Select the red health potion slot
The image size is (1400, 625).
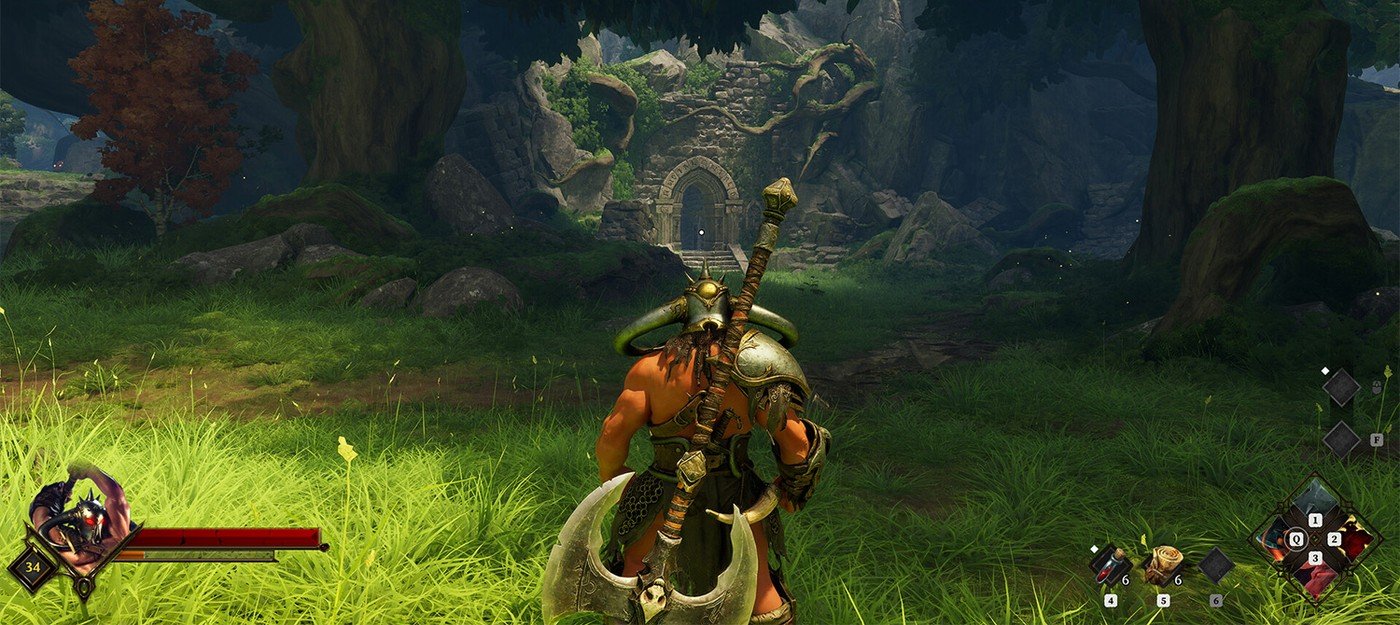[x=1108, y=566]
